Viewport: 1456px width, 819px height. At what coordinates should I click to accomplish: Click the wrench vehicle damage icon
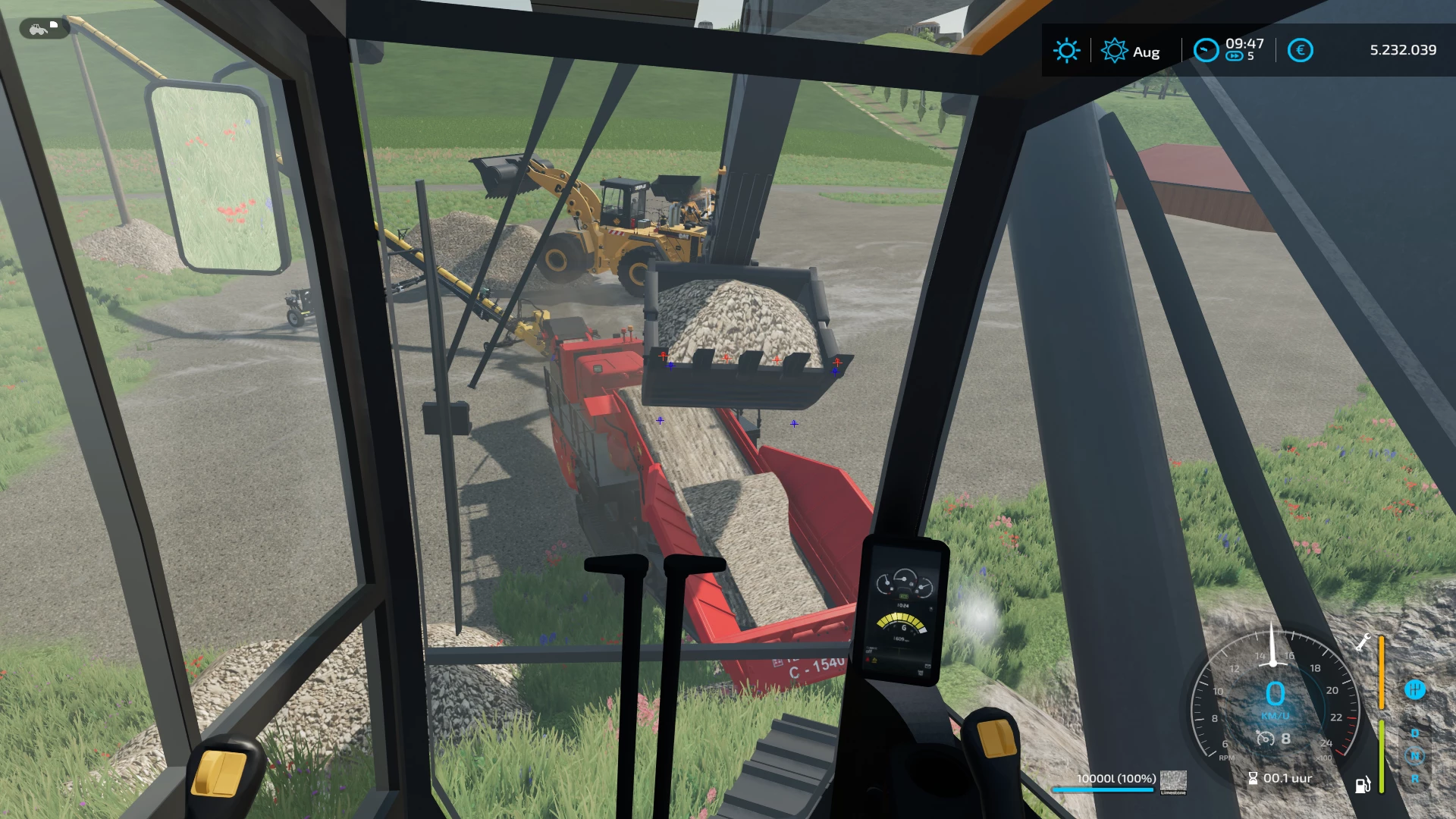coord(1363,642)
